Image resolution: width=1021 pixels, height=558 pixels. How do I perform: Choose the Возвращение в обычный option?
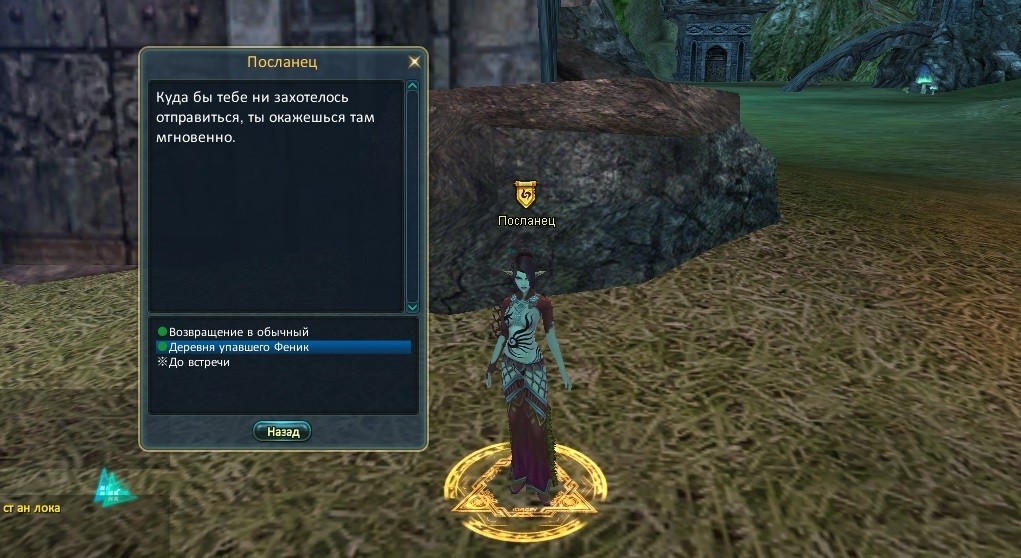click(238, 331)
